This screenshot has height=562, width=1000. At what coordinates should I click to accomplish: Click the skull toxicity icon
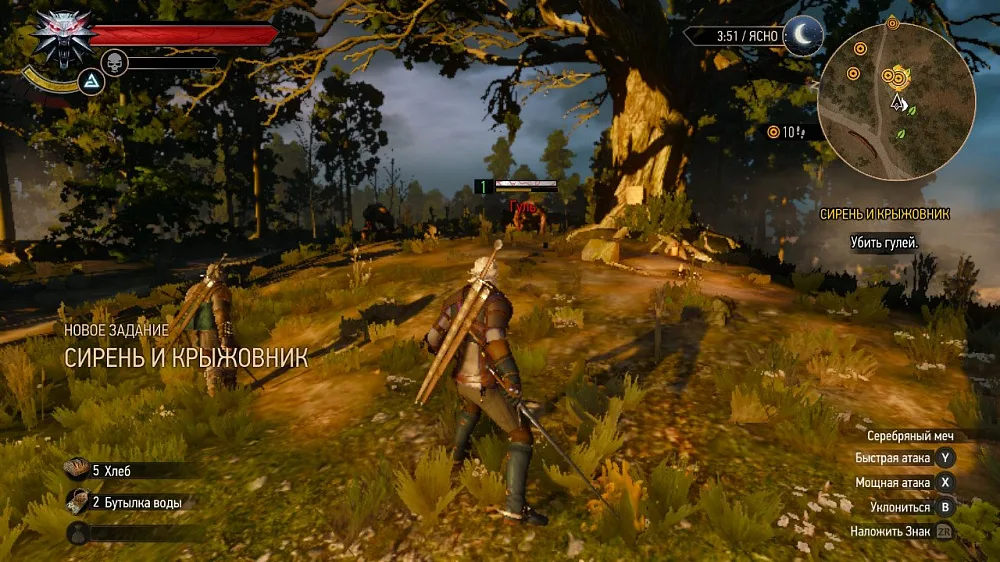[x=116, y=62]
